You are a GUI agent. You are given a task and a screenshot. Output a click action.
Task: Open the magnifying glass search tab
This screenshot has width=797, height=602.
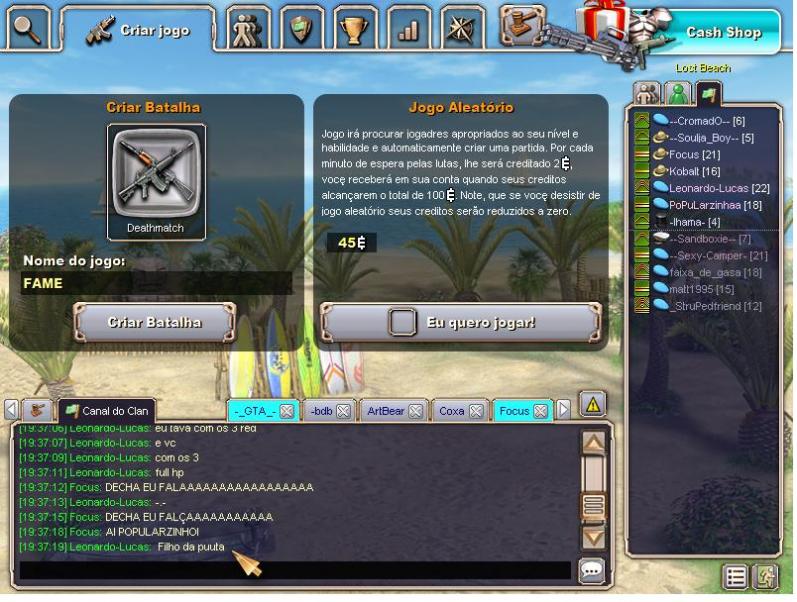pyautogui.click(x=26, y=29)
